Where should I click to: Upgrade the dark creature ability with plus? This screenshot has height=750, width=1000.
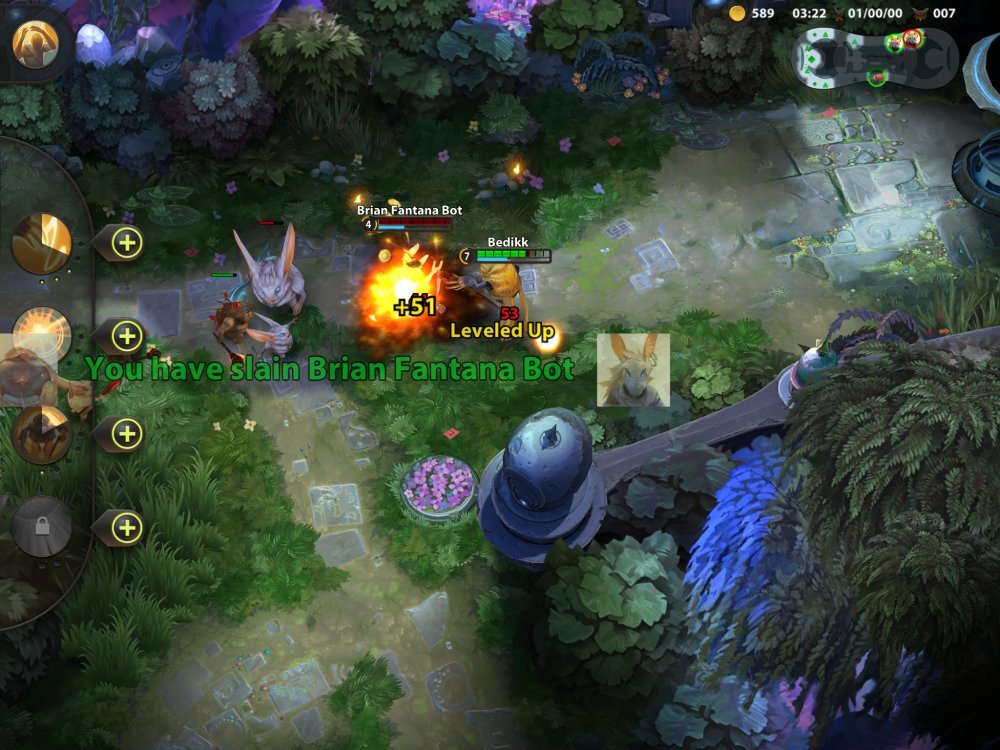tap(127, 433)
